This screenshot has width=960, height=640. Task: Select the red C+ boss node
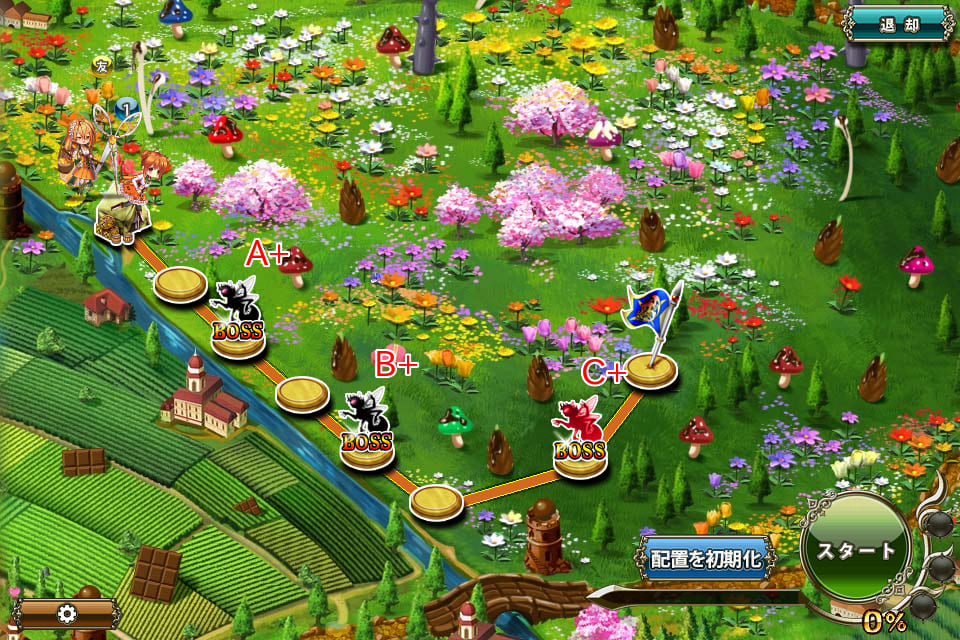(580, 440)
